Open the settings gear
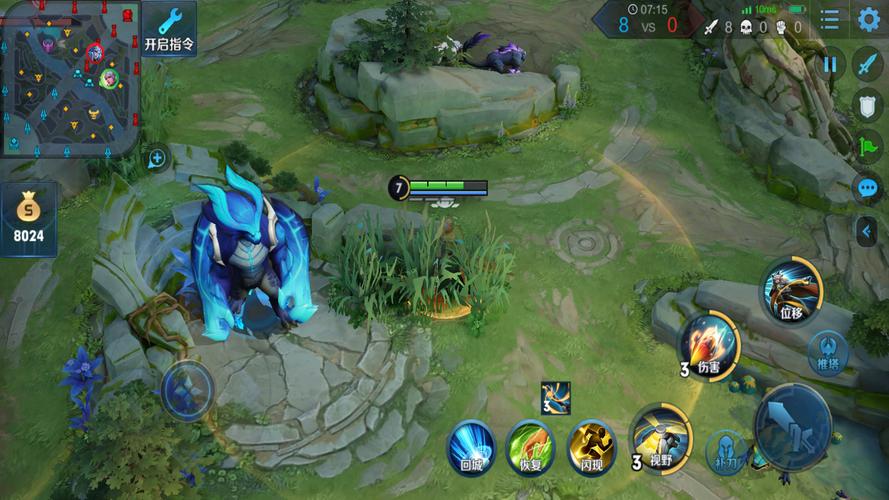889x500 pixels. [867, 19]
